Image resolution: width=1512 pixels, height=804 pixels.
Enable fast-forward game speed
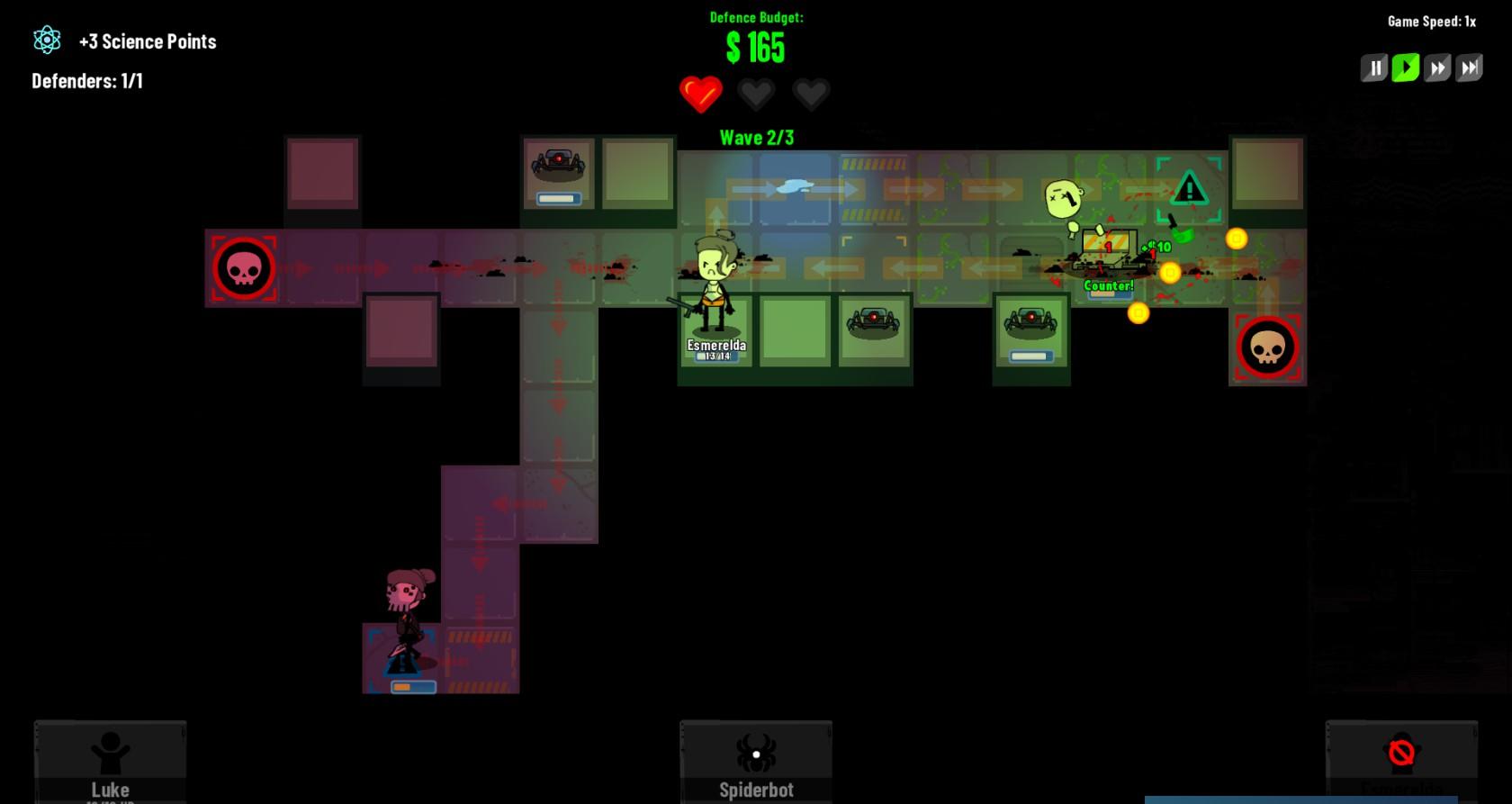click(x=1435, y=68)
